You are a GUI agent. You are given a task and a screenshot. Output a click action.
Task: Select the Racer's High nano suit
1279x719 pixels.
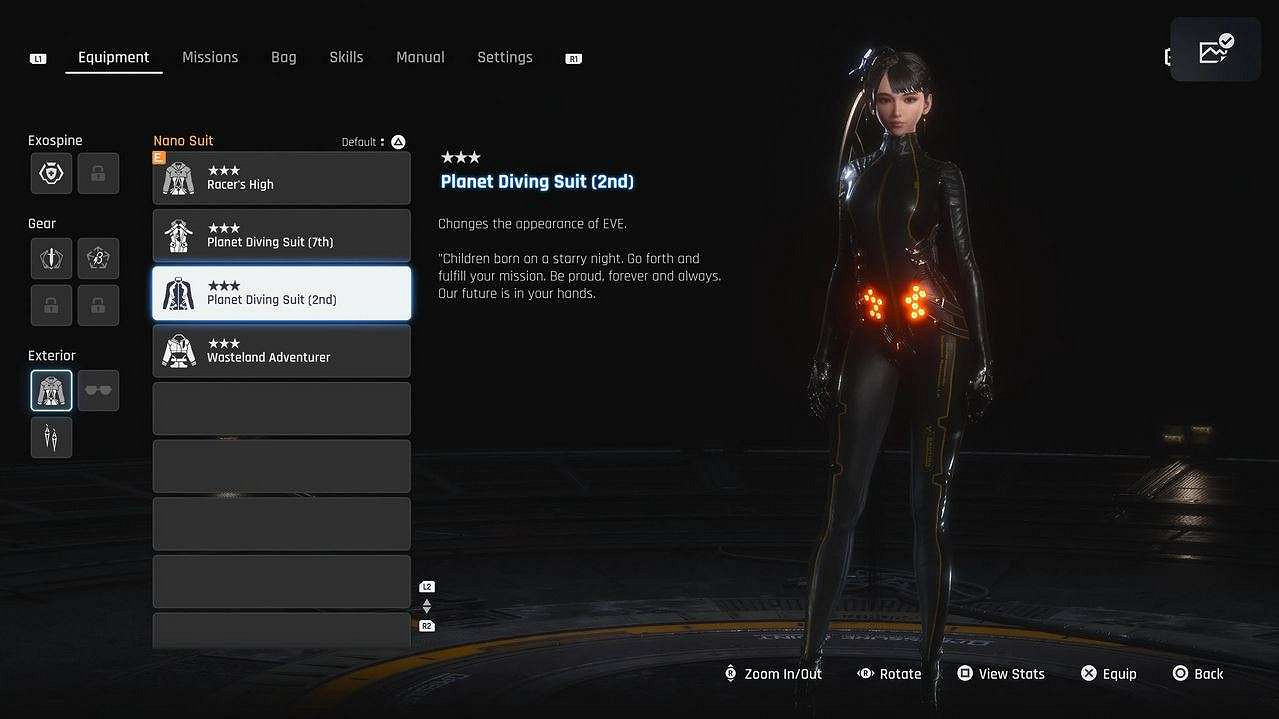tap(281, 178)
